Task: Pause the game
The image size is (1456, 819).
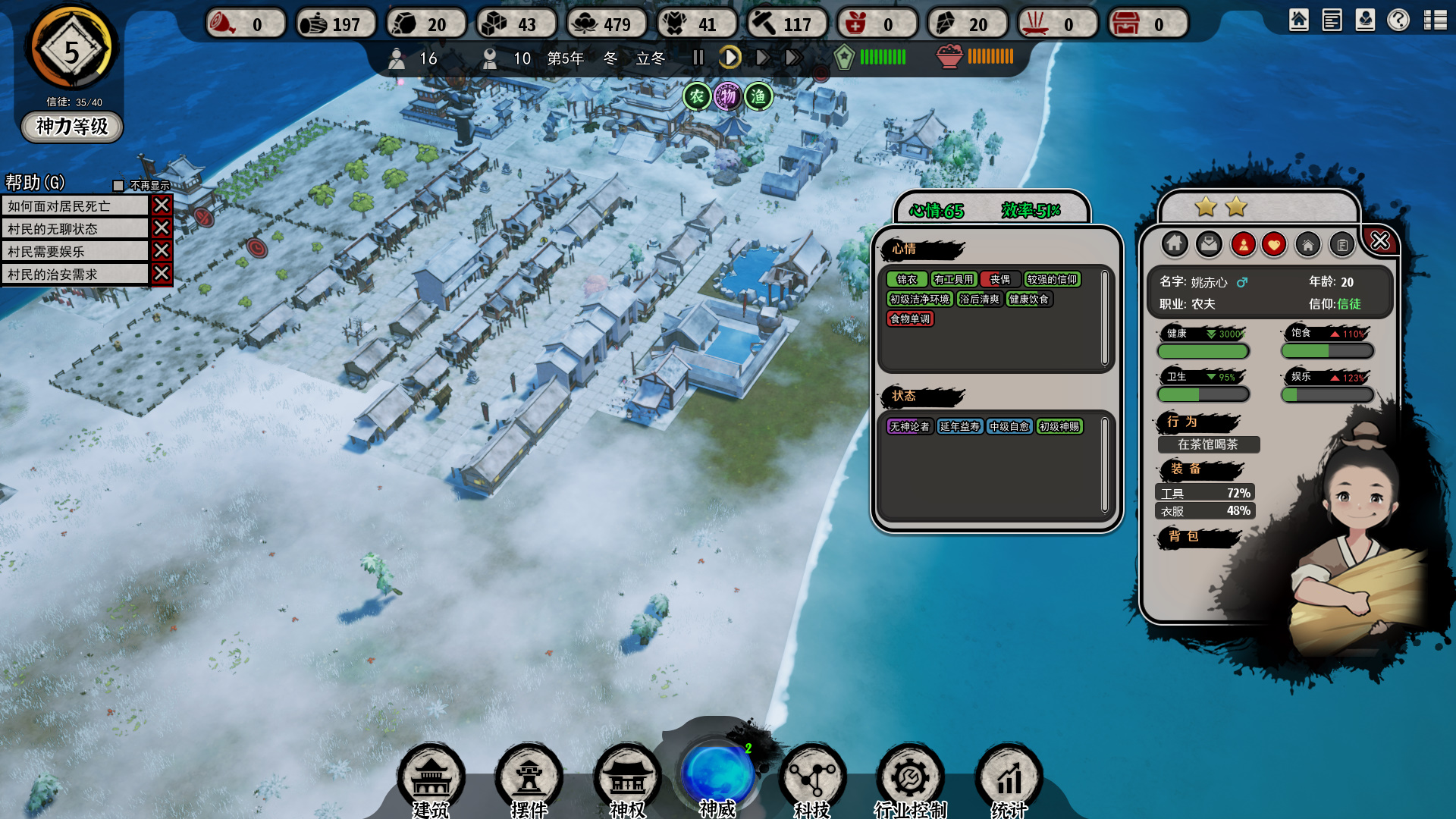Action: coord(698,58)
